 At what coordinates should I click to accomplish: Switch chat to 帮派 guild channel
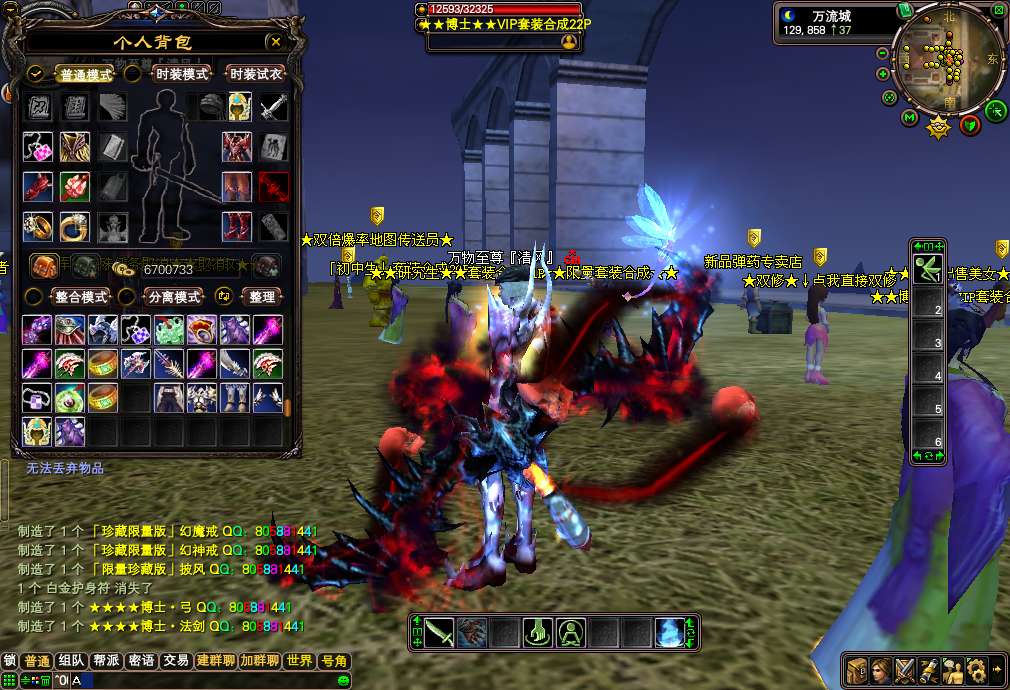point(105,661)
